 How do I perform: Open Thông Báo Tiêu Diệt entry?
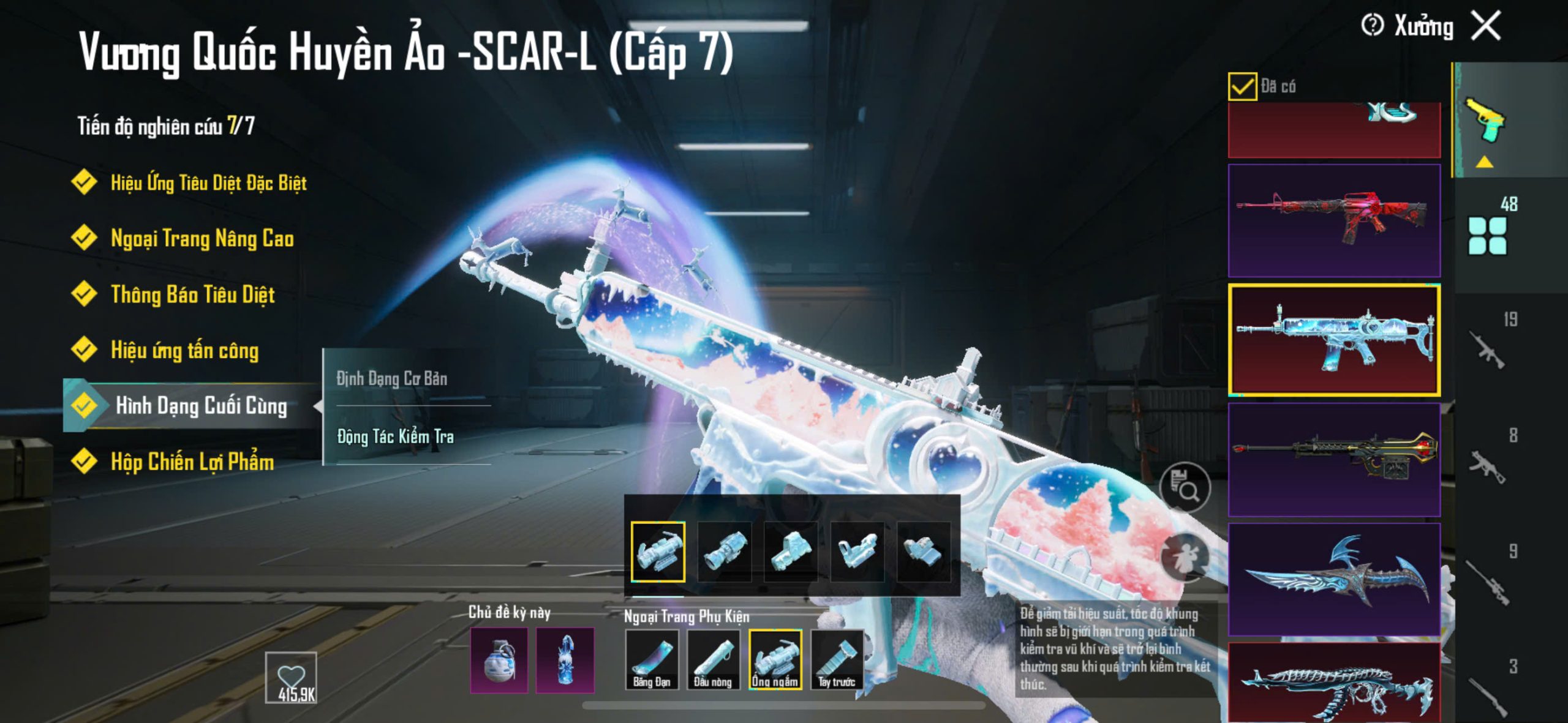coord(192,294)
